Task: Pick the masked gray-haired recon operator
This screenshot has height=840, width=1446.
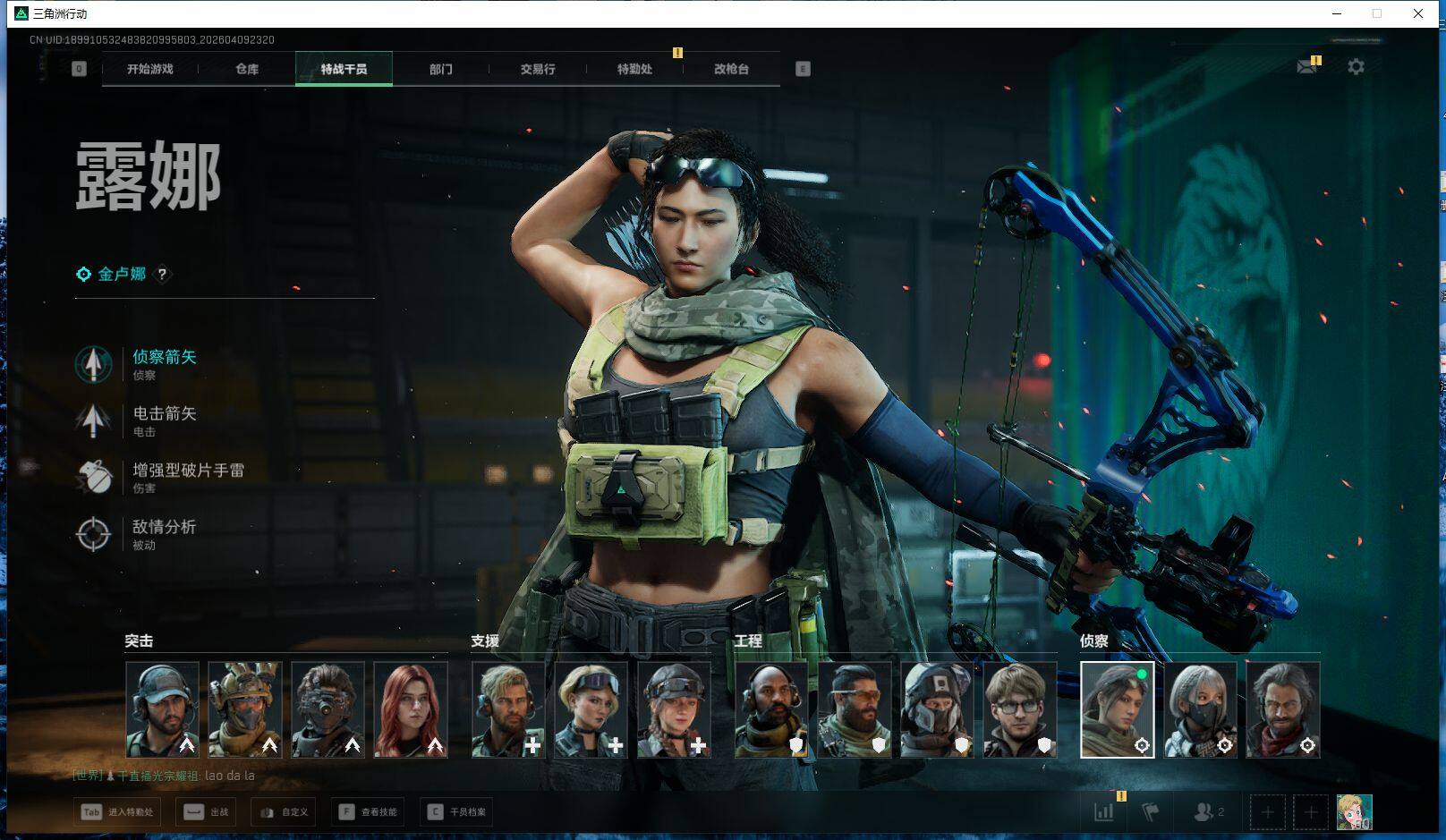Action: tap(1200, 709)
